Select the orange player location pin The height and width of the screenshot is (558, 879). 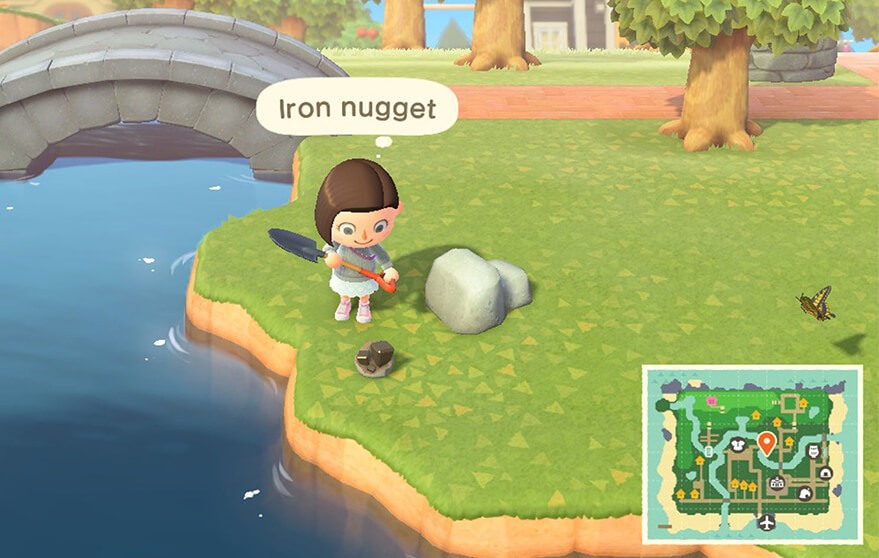pos(767,444)
